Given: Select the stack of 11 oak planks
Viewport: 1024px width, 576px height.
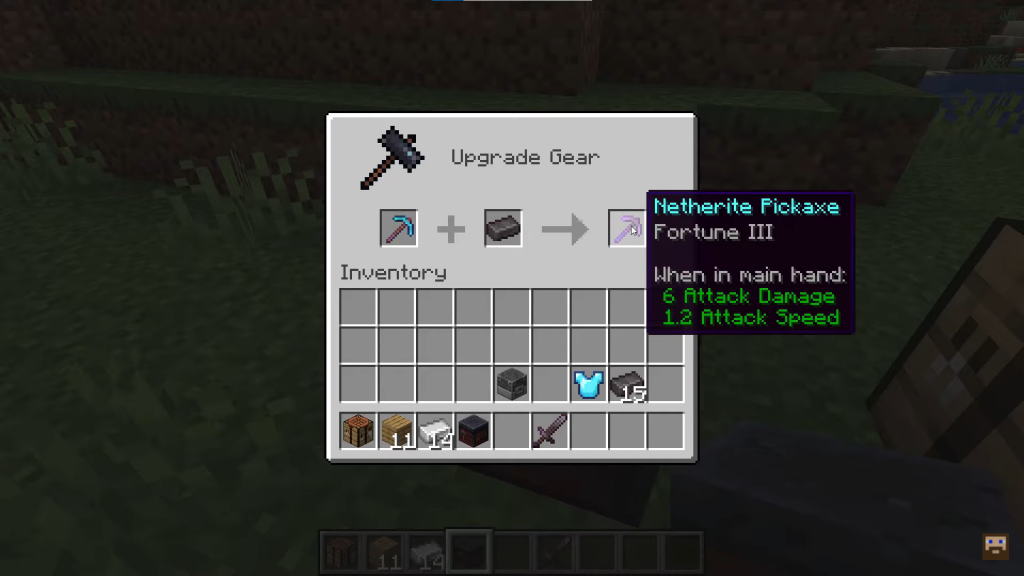Looking at the screenshot, I should pyautogui.click(x=397, y=431).
